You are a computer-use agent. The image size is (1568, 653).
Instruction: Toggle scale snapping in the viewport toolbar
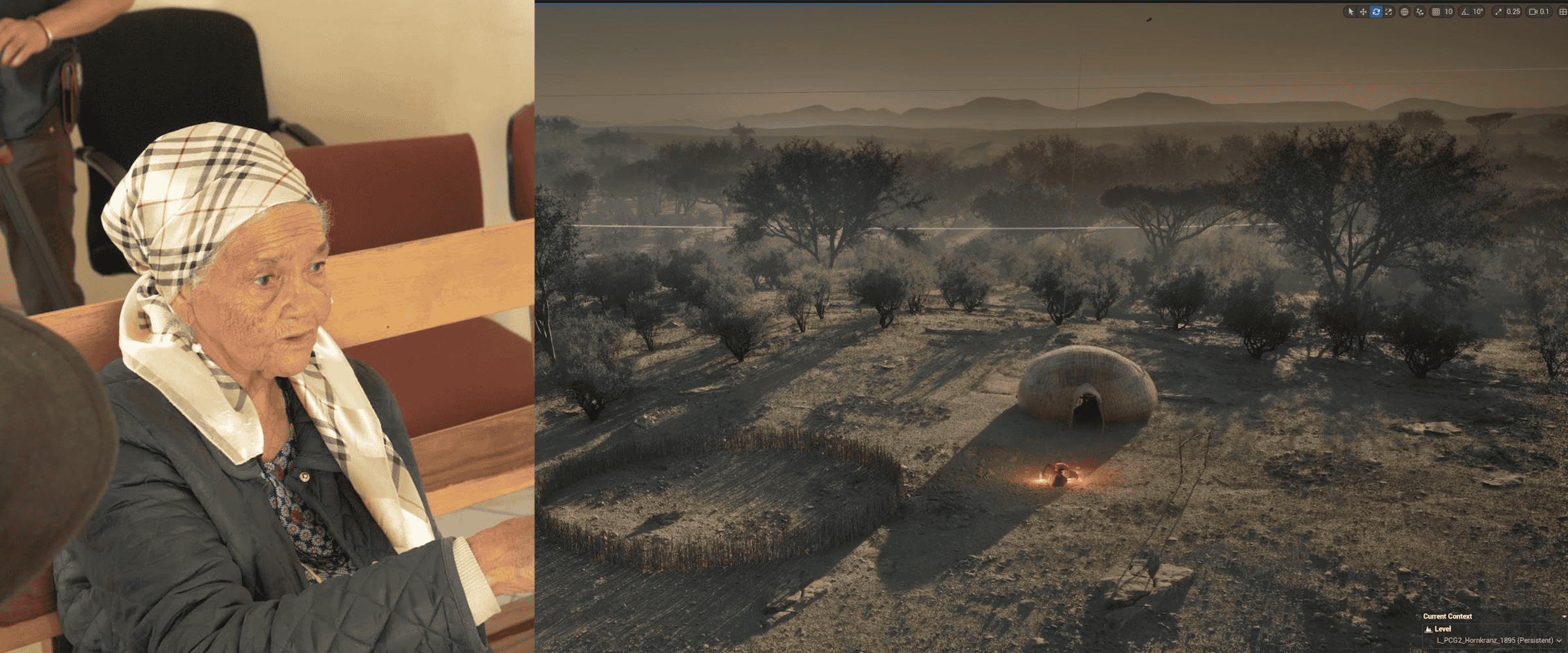coord(1499,11)
